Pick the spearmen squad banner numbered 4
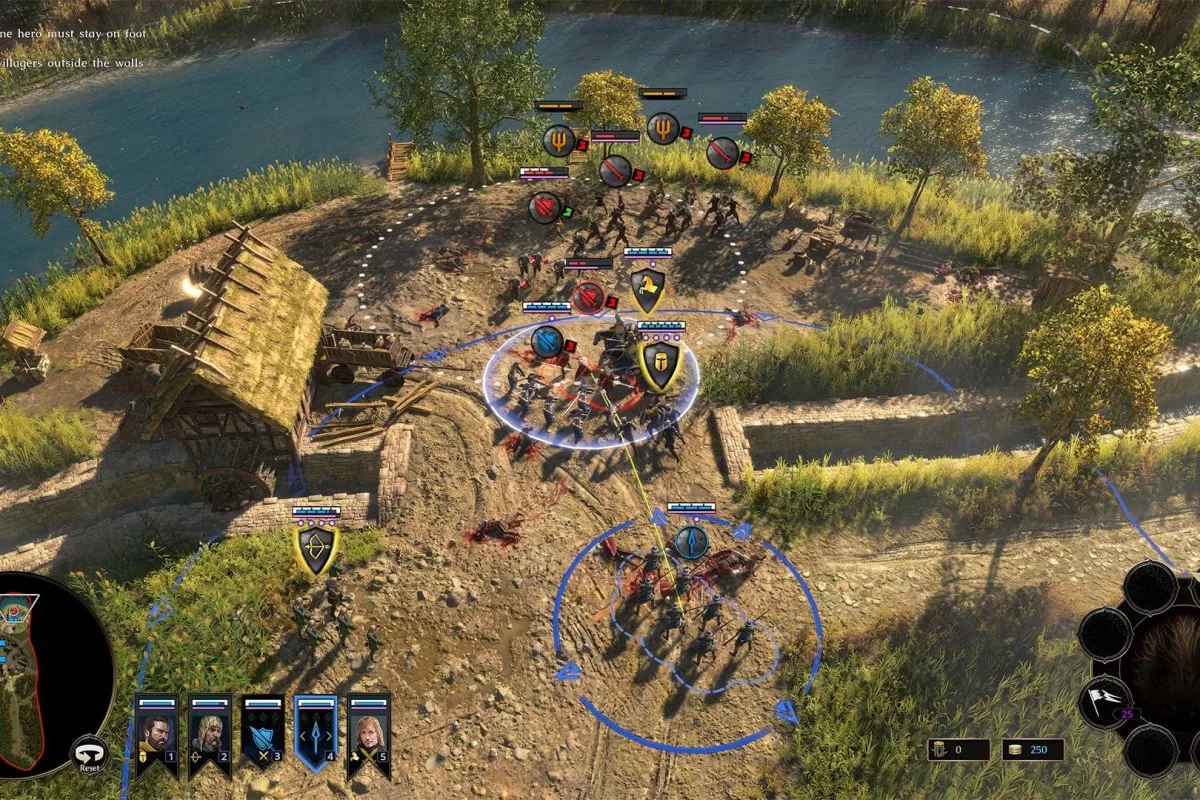The height and width of the screenshot is (800, 1200). pyautogui.click(x=316, y=734)
